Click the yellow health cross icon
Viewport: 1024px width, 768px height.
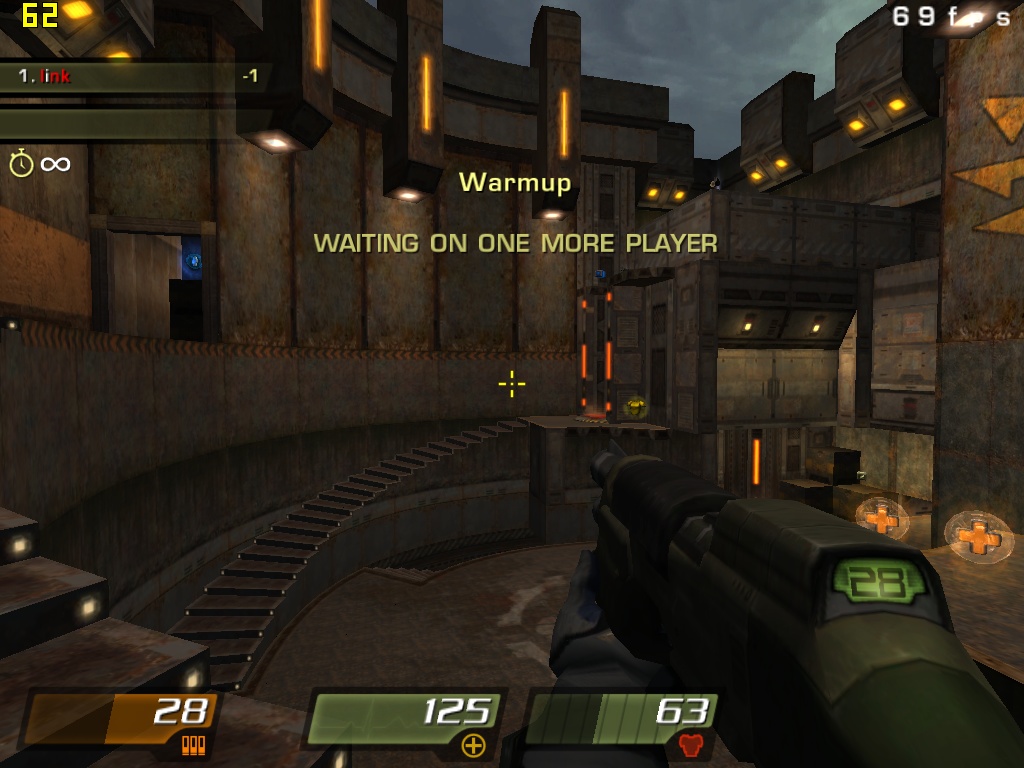pyautogui.click(x=473, y=745)
